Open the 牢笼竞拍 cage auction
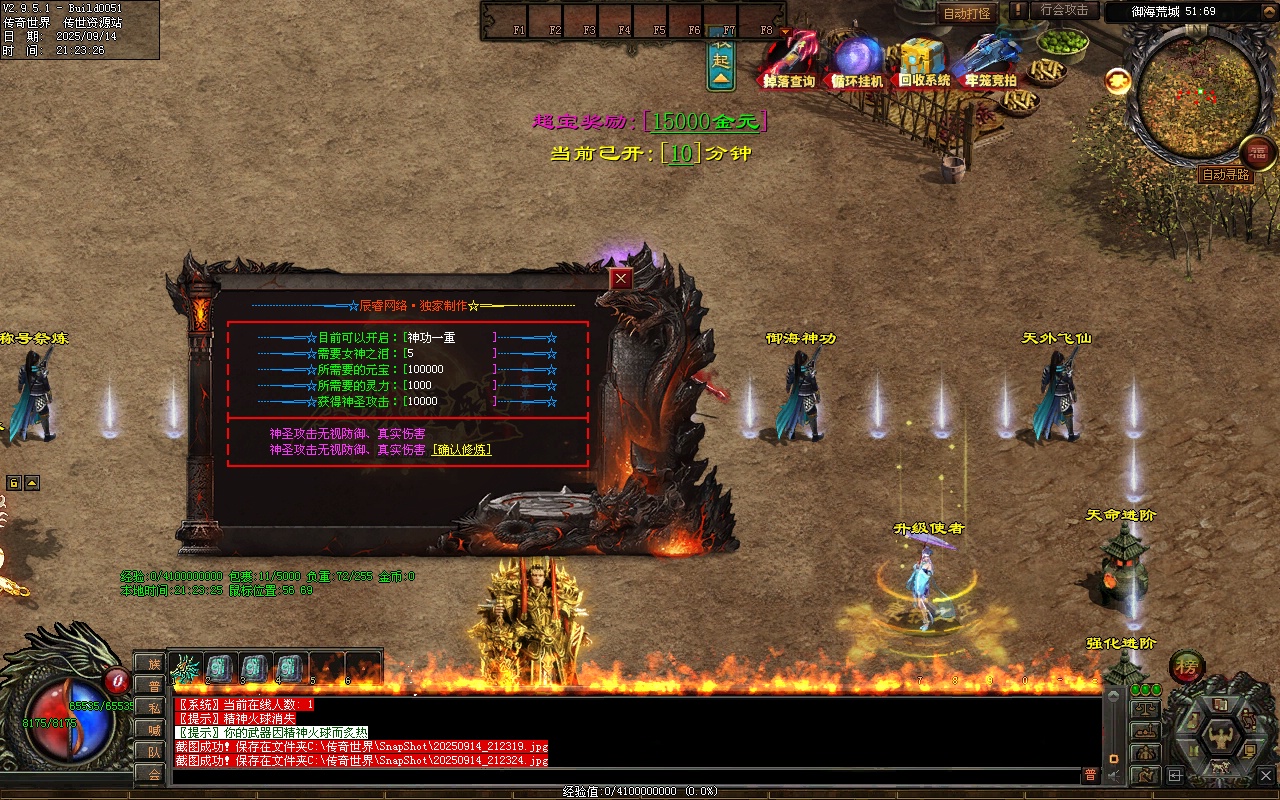The height and width of the screenshot is (800, 1280). tap(989, 62)
